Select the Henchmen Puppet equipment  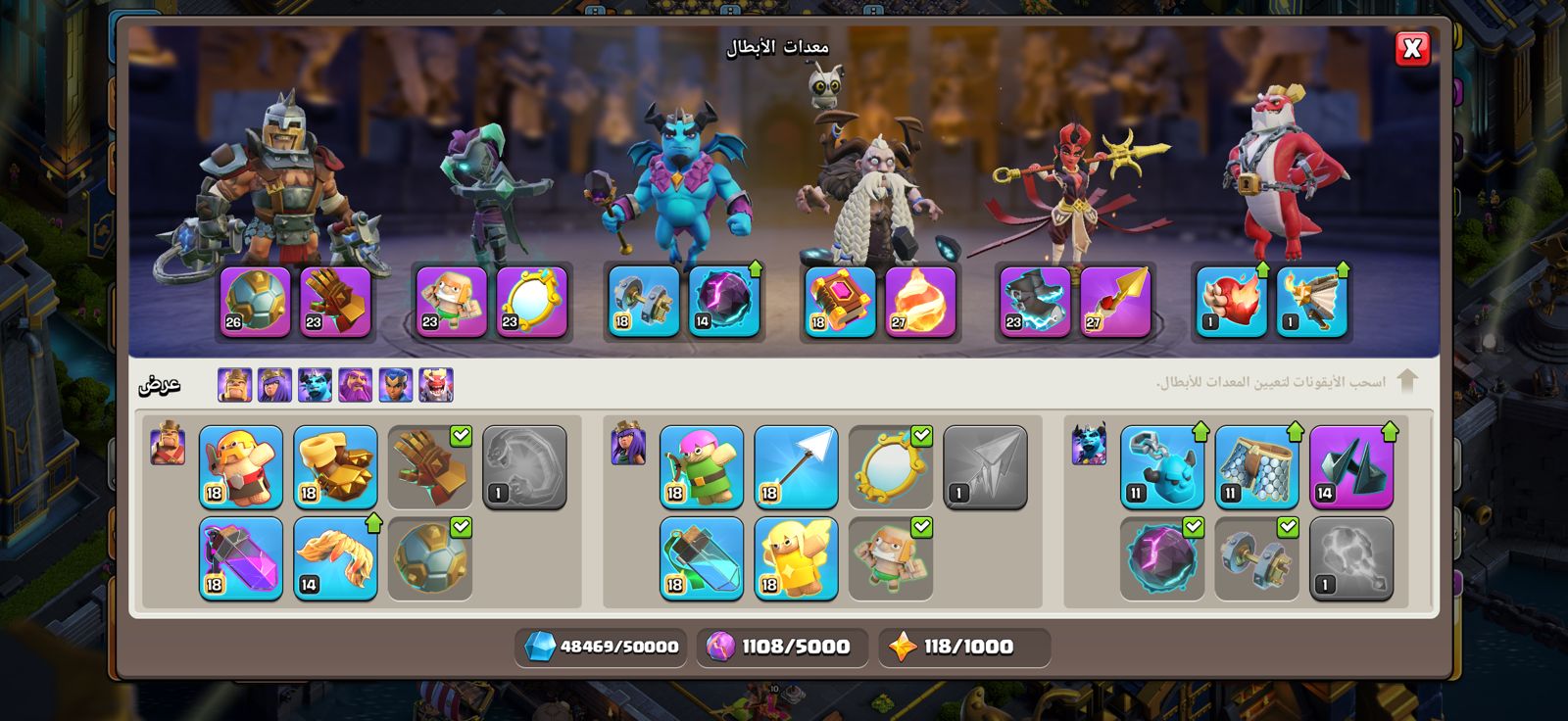[x=1162, y=467]
